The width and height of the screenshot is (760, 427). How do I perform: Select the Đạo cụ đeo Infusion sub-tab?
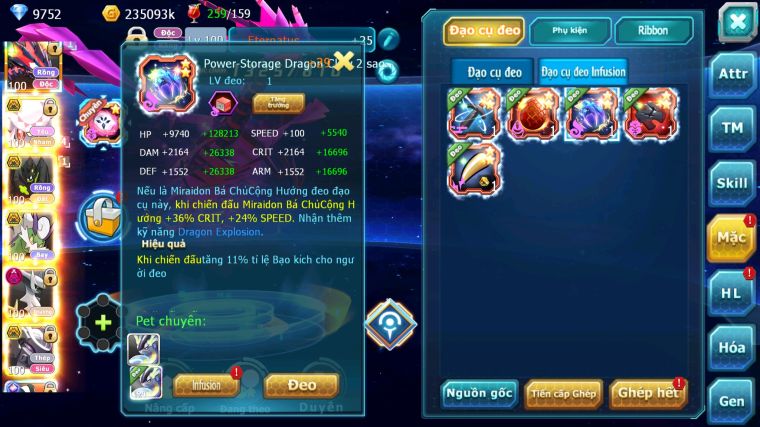tap(584, 72)
